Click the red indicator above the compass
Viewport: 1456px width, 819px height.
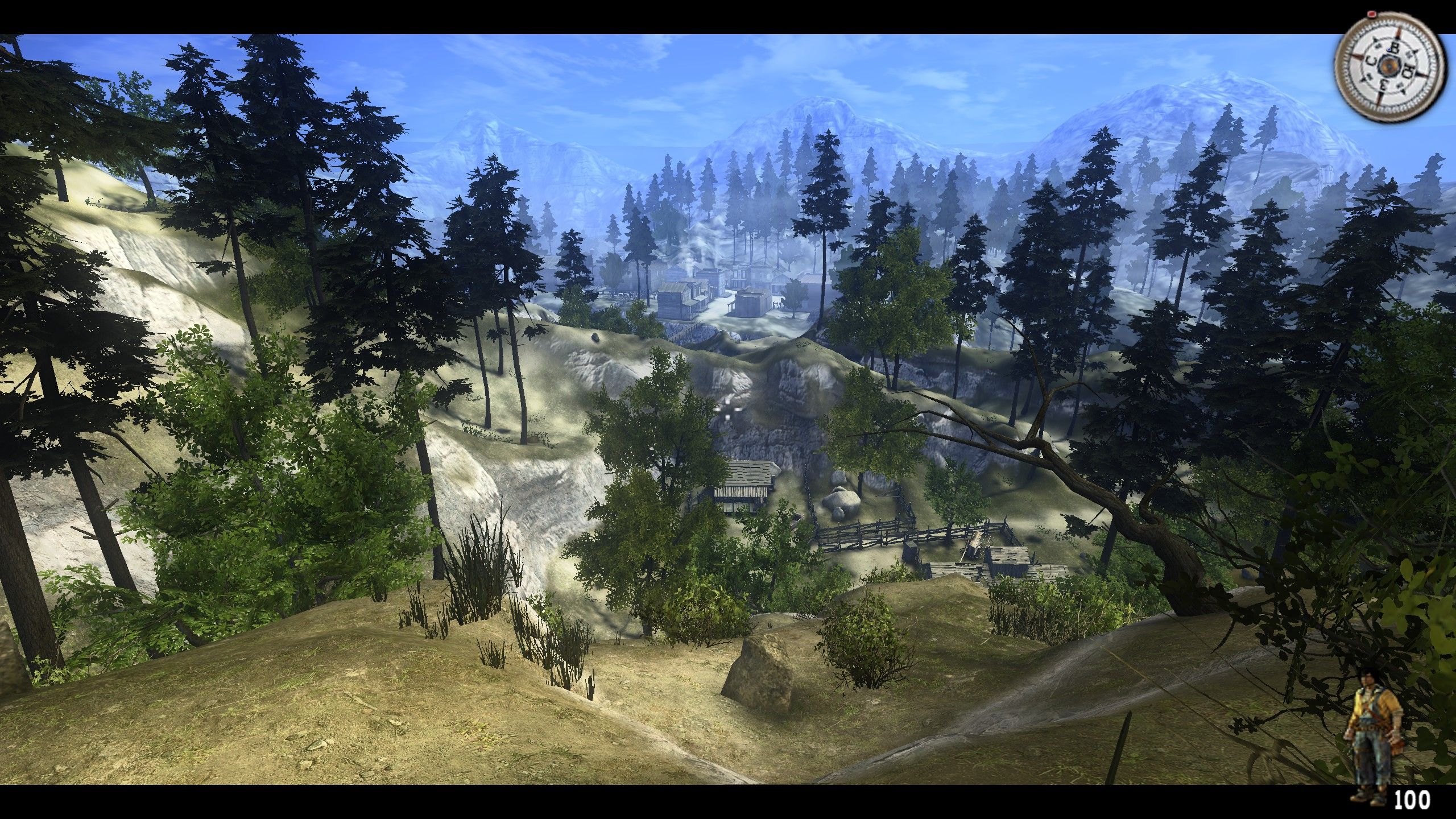point(1372,15)
